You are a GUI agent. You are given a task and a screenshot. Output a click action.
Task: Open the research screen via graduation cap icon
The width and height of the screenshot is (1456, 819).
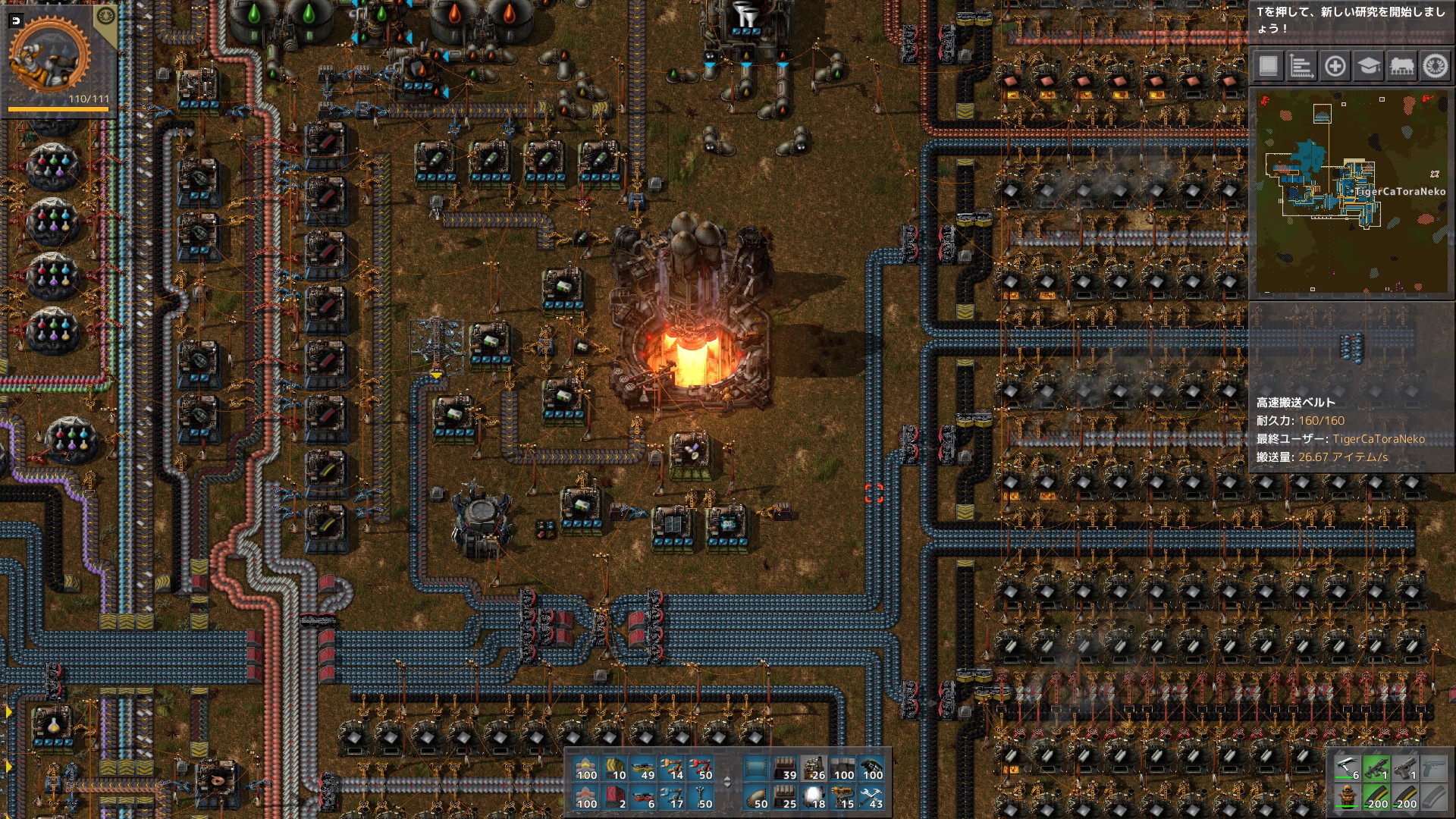click(x=1369, y=67)
